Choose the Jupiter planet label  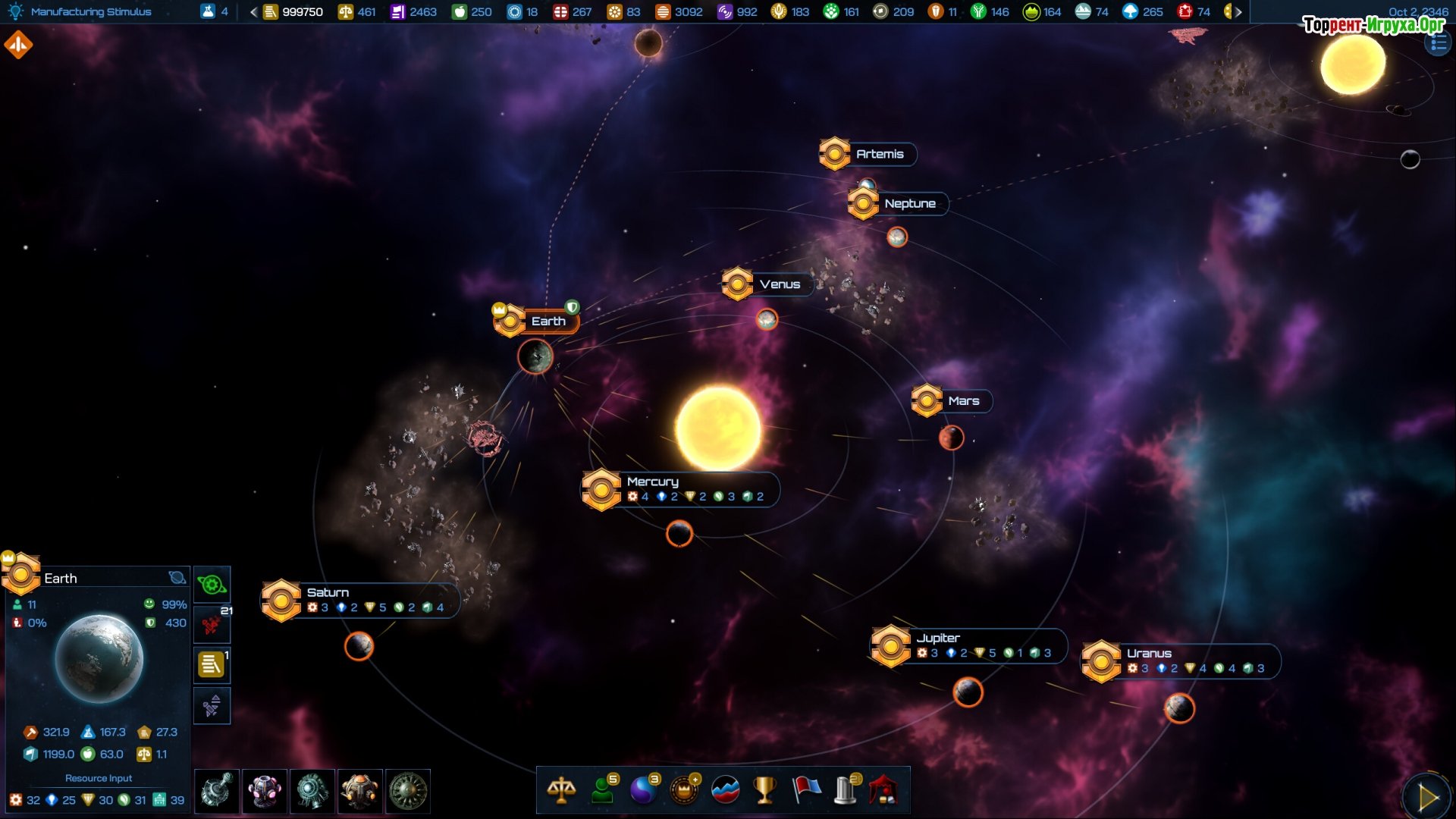(937, 638)
